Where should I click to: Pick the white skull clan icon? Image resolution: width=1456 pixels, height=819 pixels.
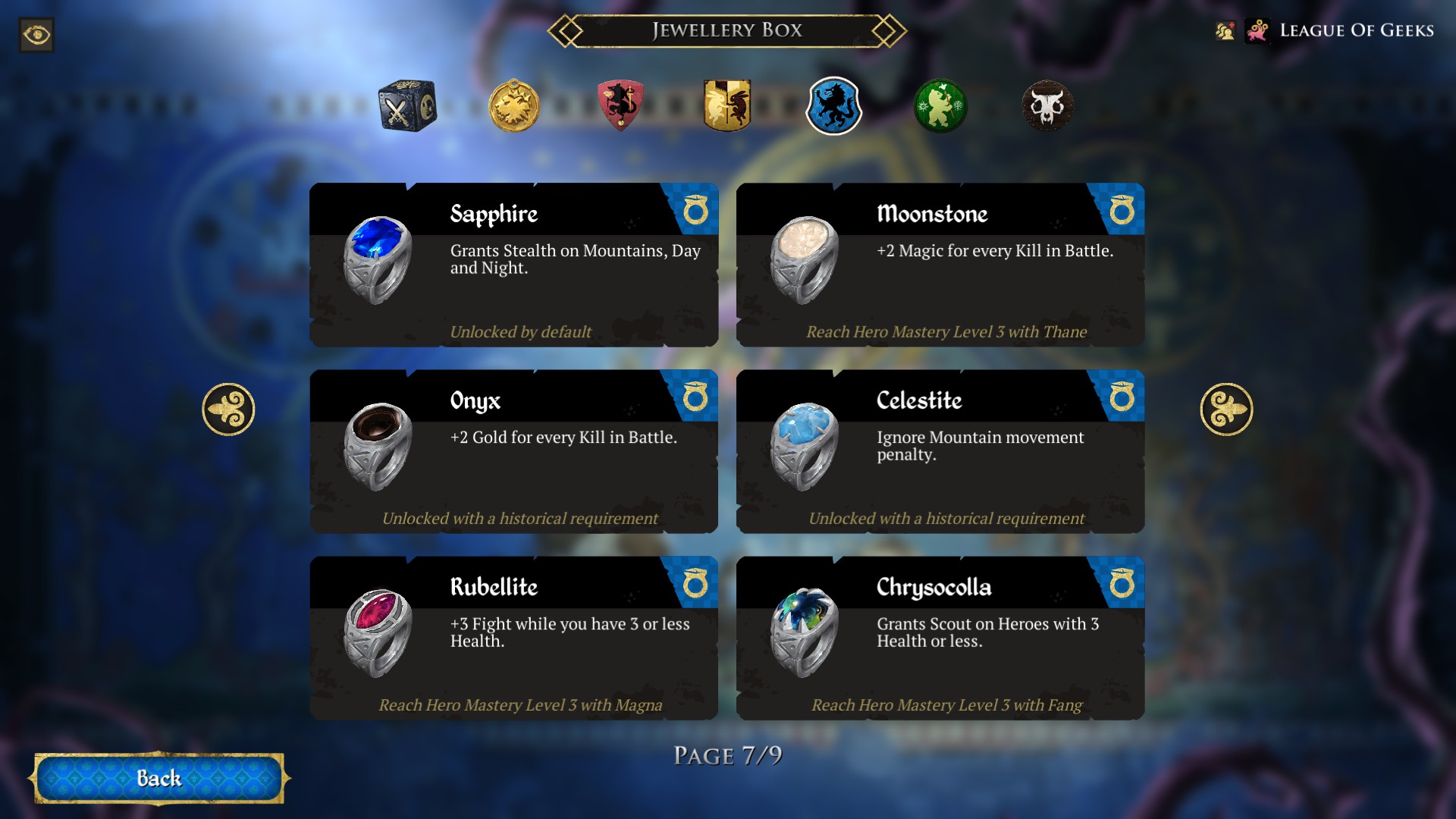point(1047,107)
